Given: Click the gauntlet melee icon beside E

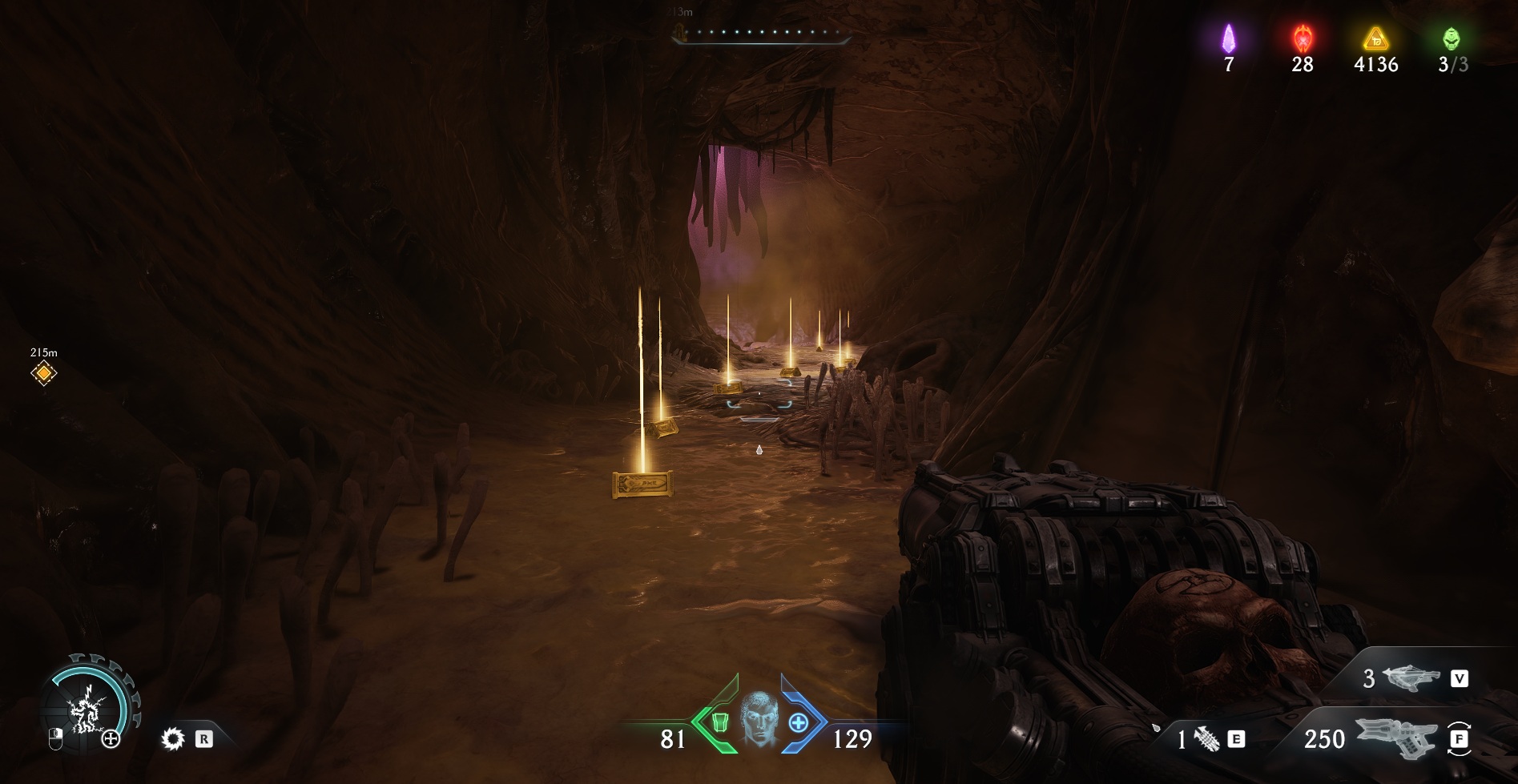Looking at the screenshot, I should pyautogui.click(x=1206, y=739).
